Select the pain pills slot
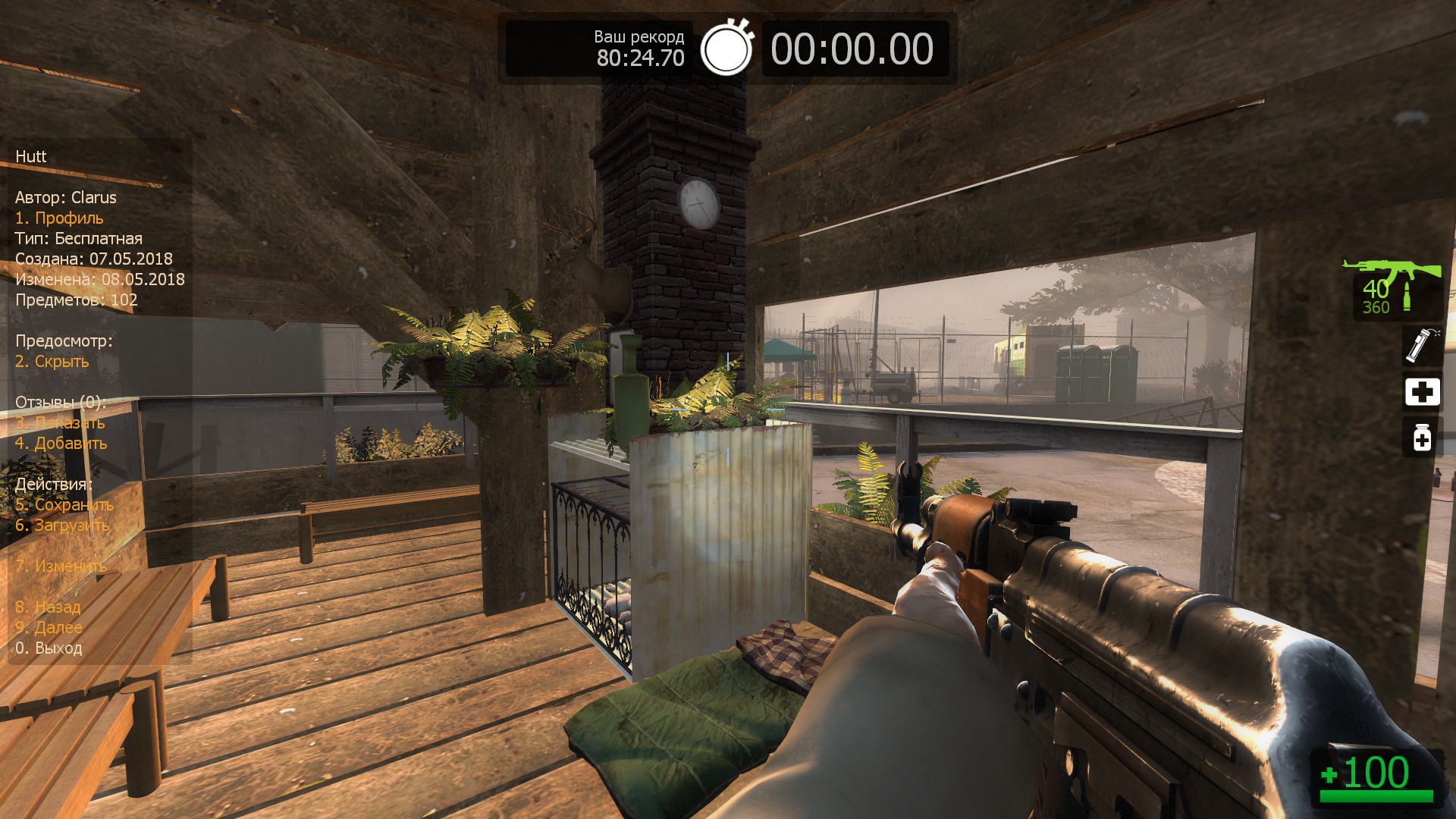This screenshot has width=1456, height=819. coord(1422,438)
